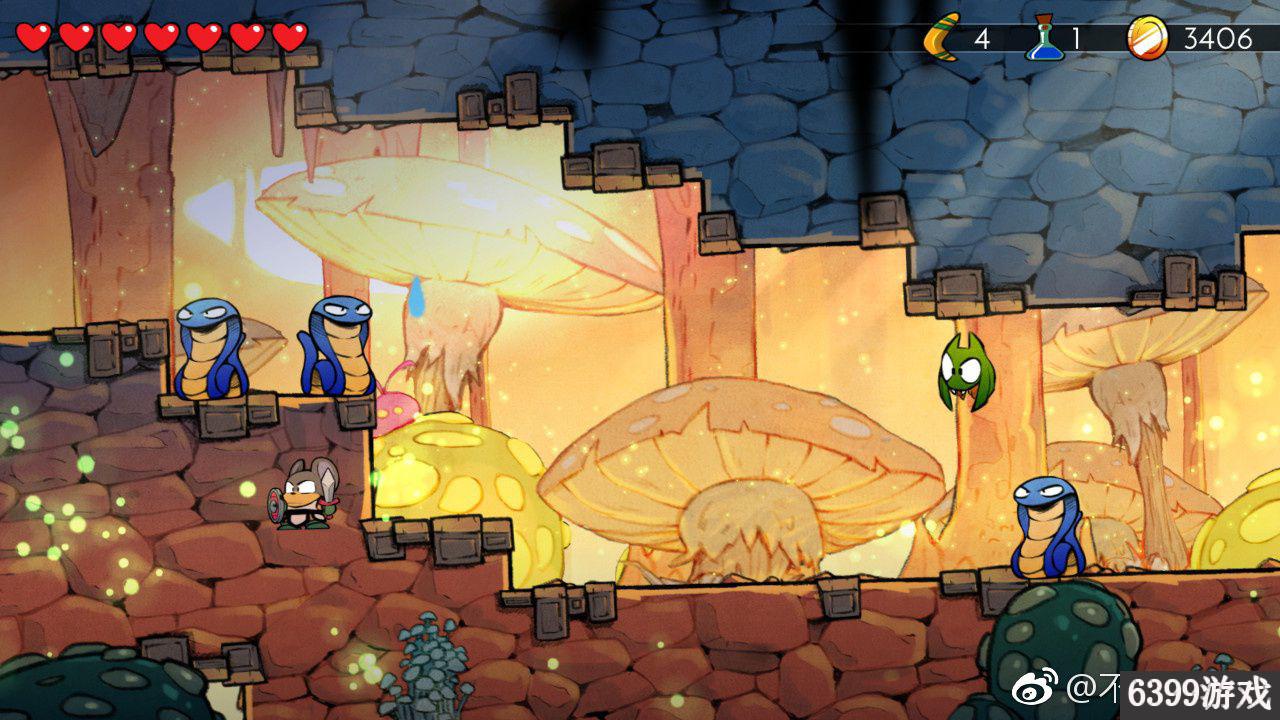Select the boomerang weapon icon
The image size is (1280, 720).
(x=941, y=40)
